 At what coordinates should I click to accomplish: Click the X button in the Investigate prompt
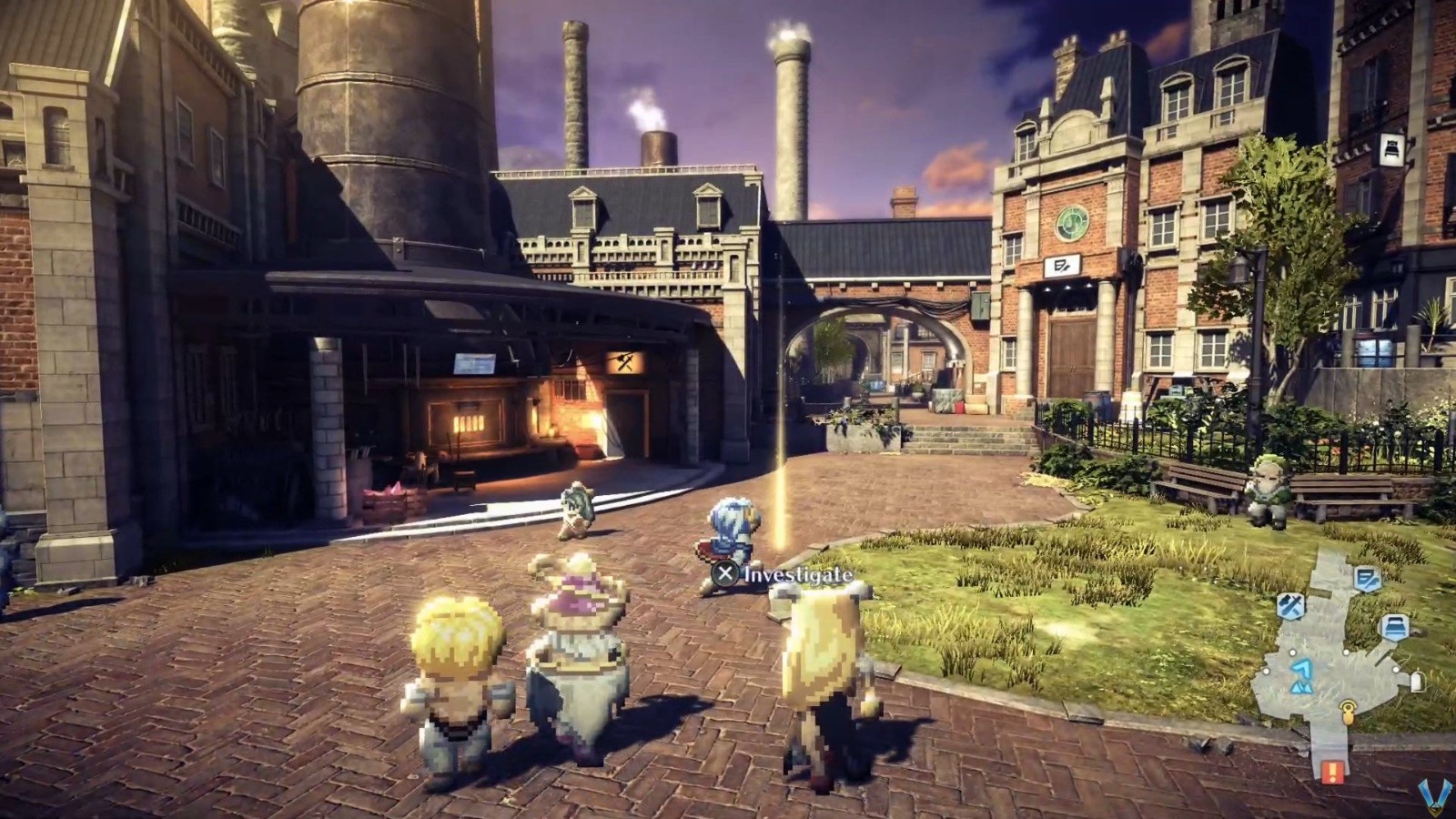725,575
